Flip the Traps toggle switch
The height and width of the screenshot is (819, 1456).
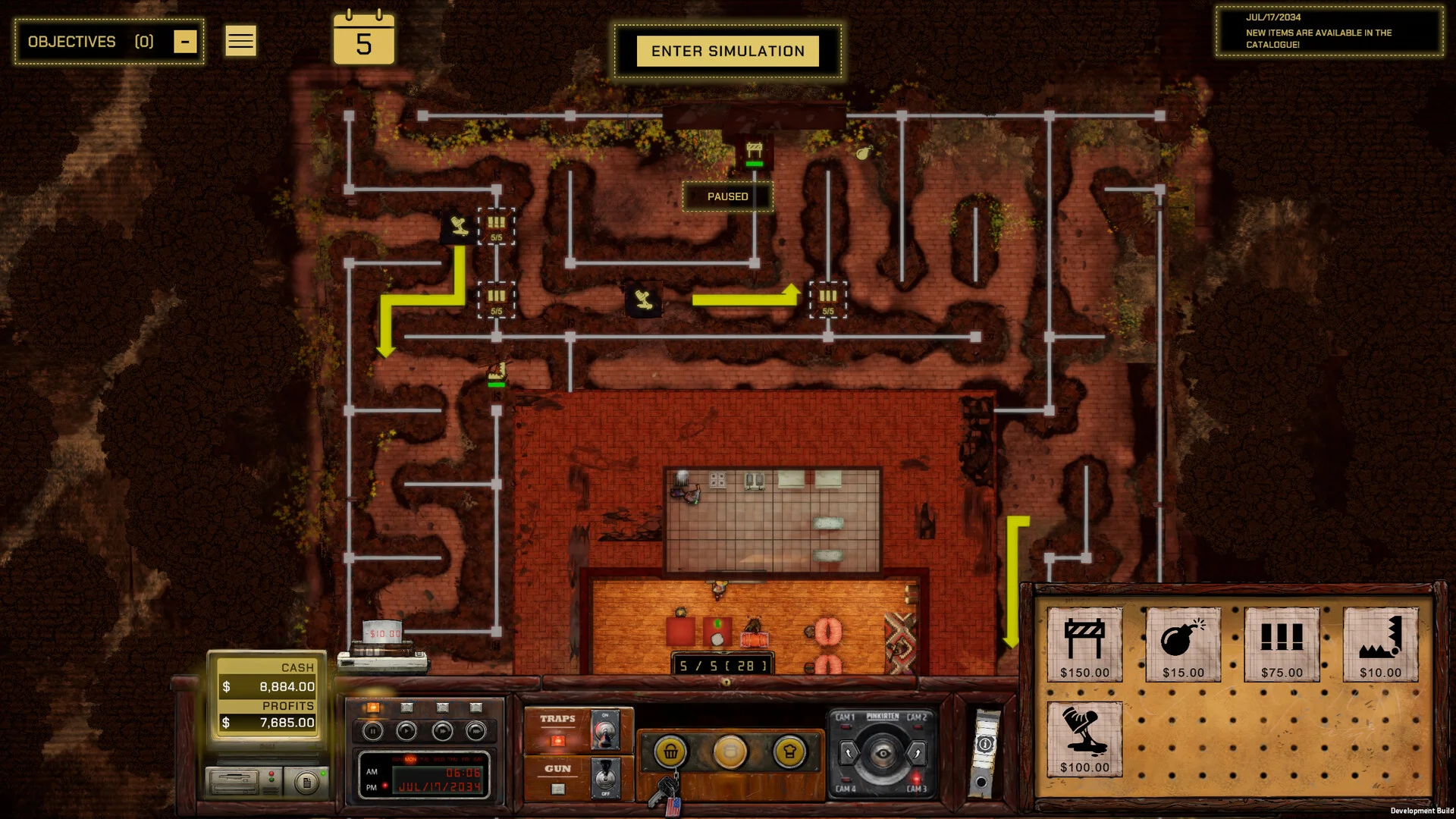606,730
